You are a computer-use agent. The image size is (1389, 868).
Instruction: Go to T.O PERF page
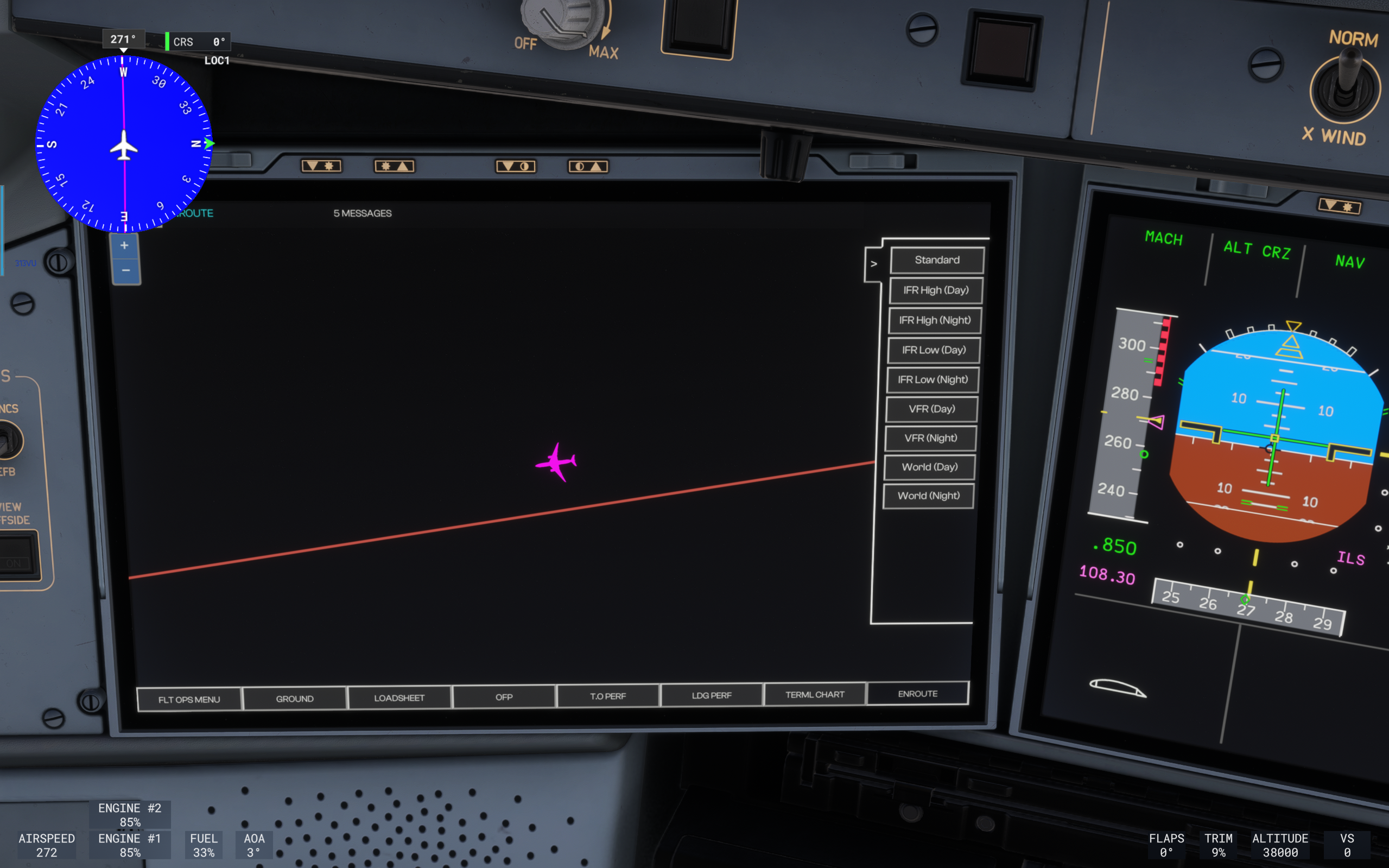(x=607, y=696)
